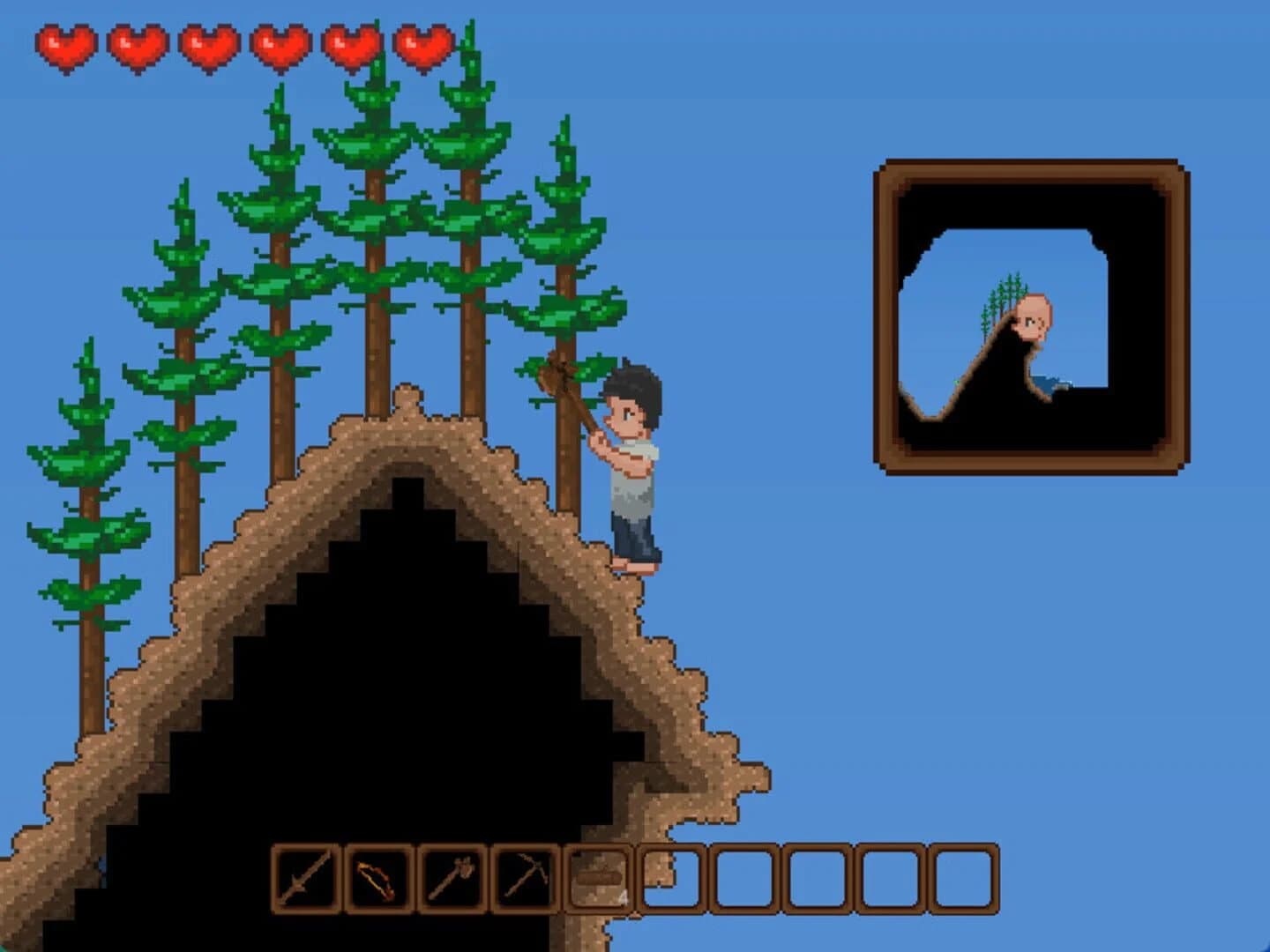
Task: Click the first heart in the health bar
Action: click(69, 44)
